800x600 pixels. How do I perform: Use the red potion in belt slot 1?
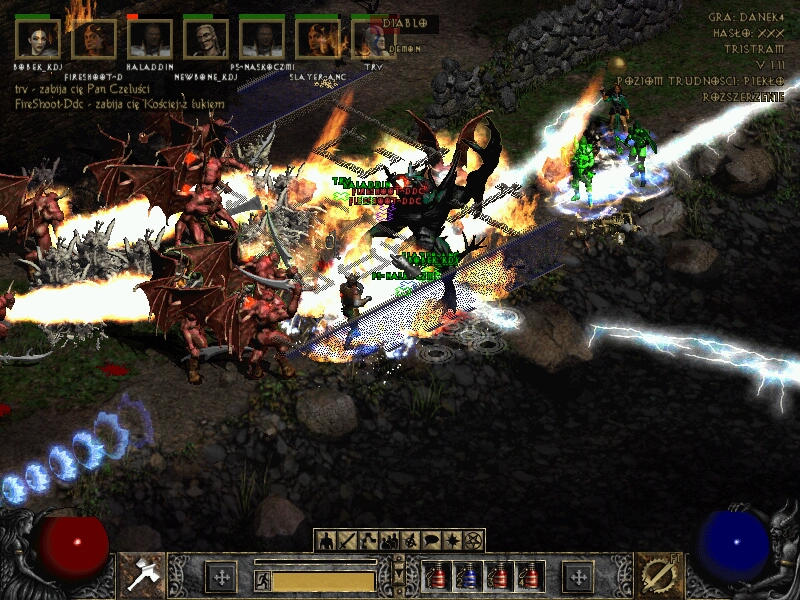pyautogui.click(x=437, y=577)
